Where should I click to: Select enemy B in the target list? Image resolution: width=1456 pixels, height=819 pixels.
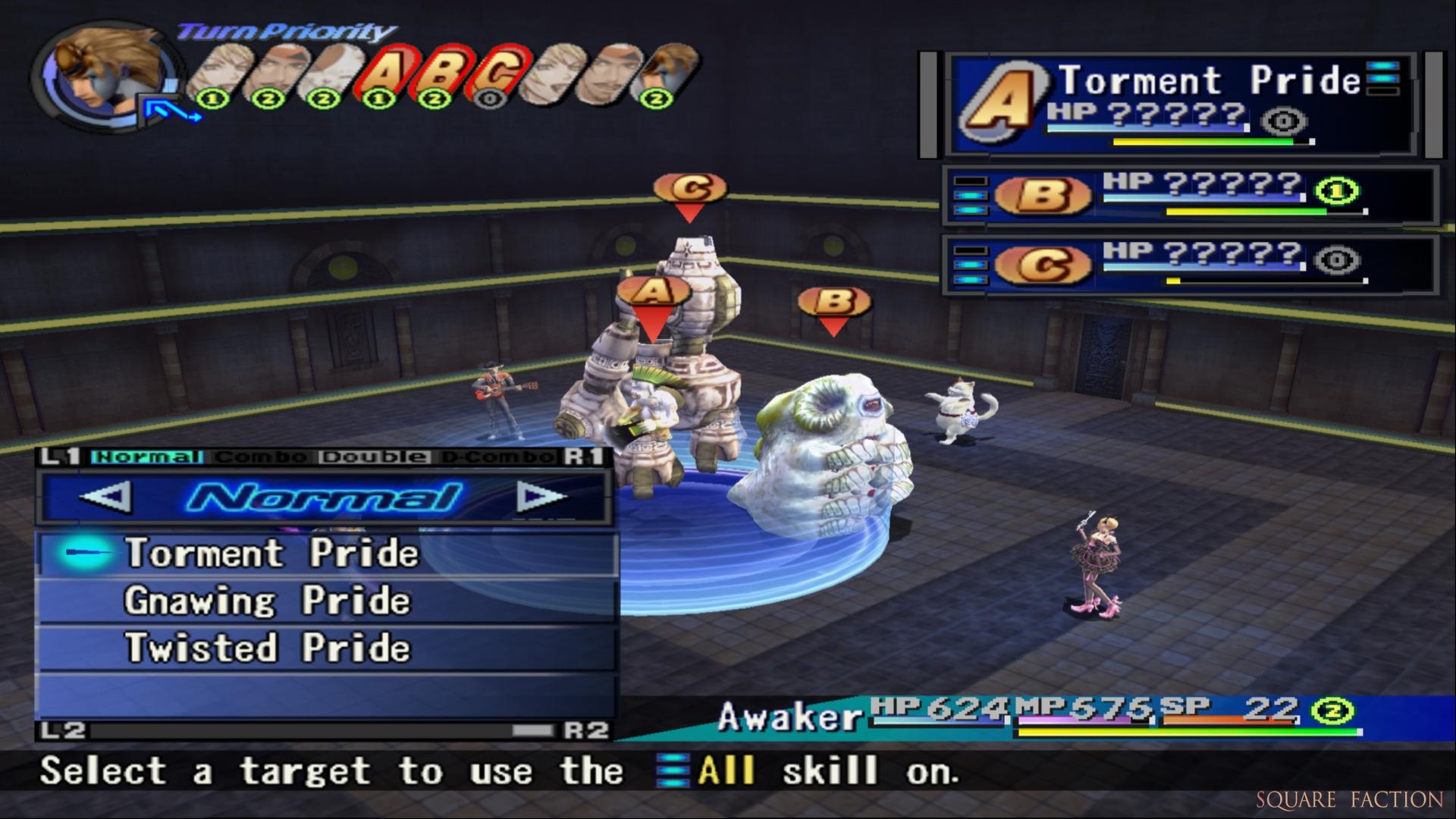(x=1189, y=196)
